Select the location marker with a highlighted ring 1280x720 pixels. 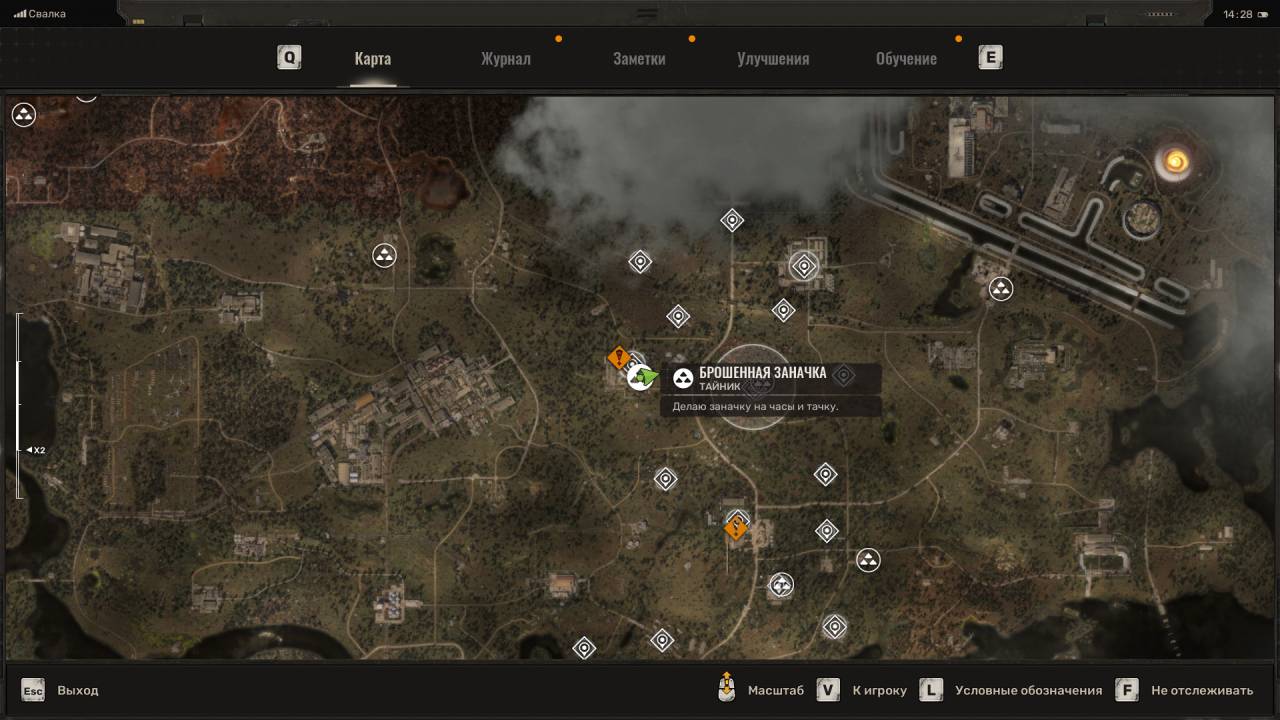coord(804,266)
